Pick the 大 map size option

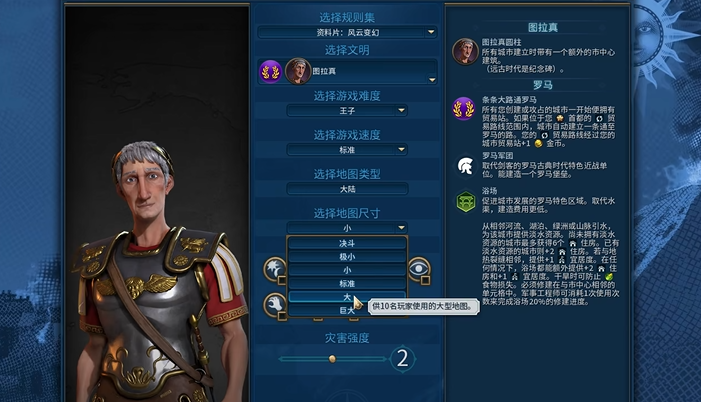[x=347, y=297]
